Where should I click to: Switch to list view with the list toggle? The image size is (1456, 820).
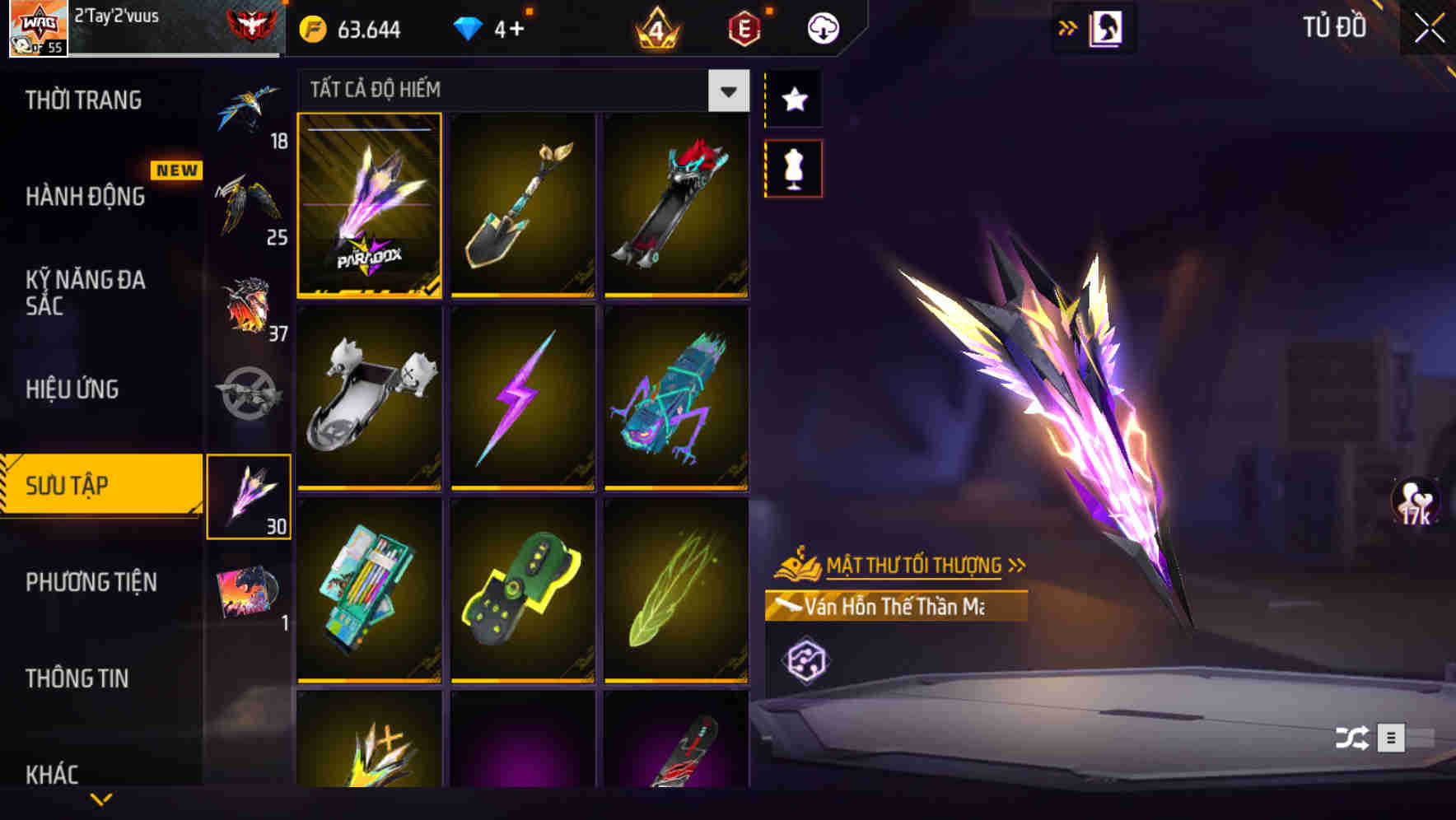(1393, 738)
